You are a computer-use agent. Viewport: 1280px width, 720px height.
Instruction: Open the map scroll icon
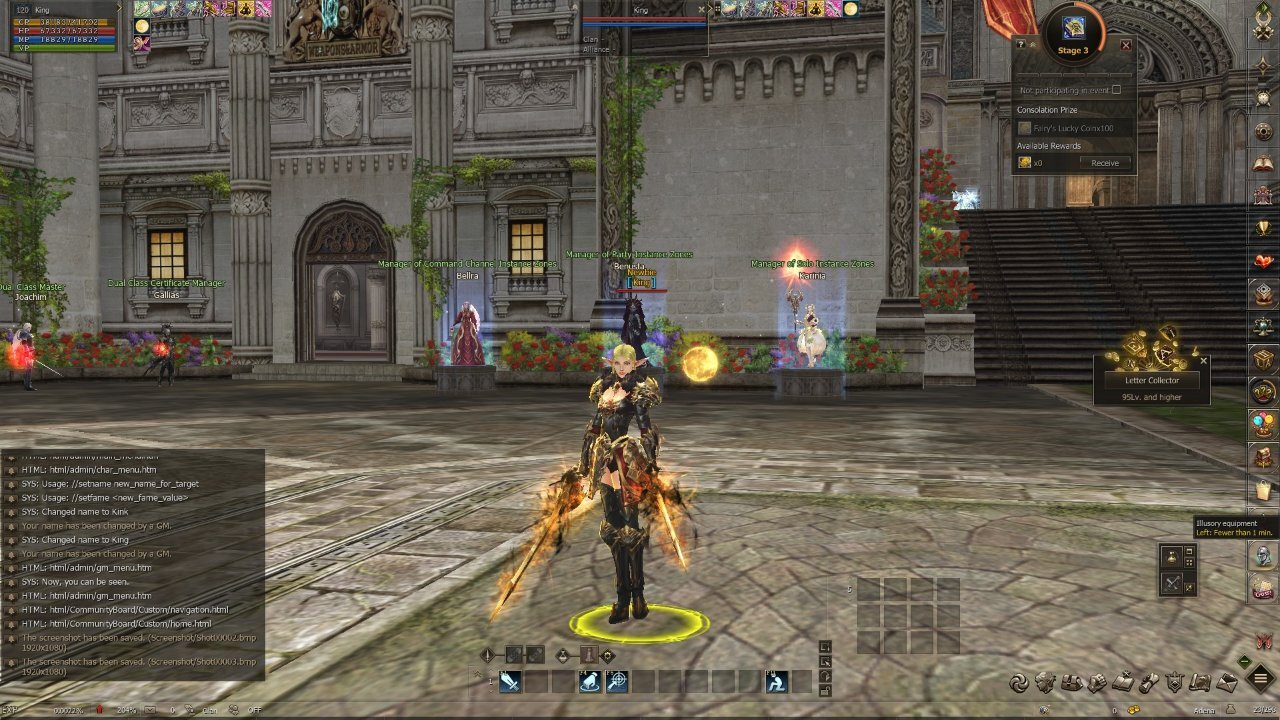coord(1202,683)
